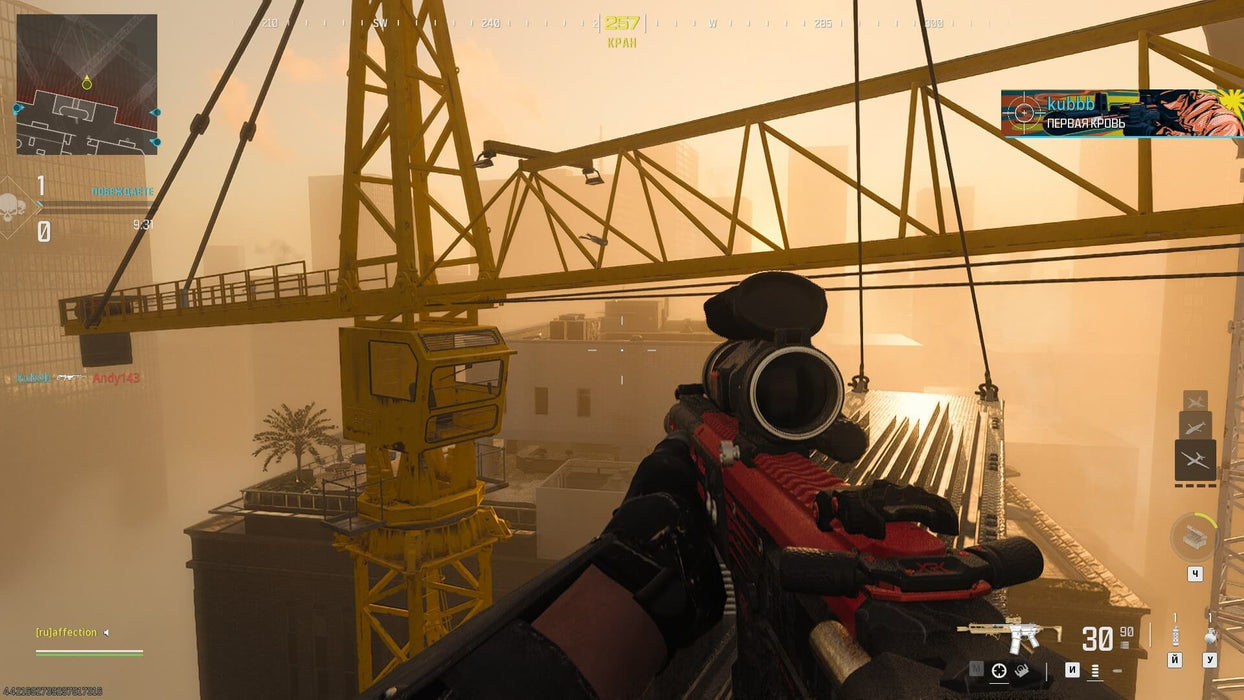Toggle the fire mode bullets indicator
This screenshot has width=1244, height=700.
1095,671
